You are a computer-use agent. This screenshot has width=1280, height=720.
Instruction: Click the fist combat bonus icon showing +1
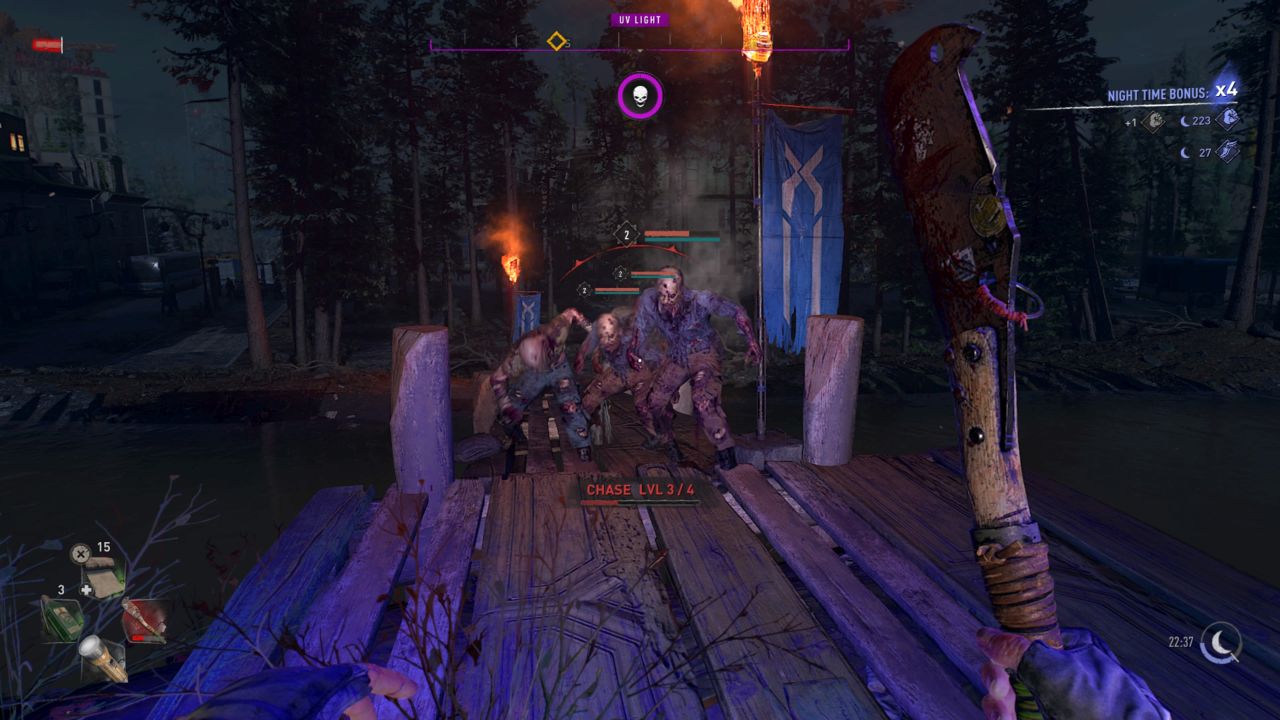[1153, 122]
